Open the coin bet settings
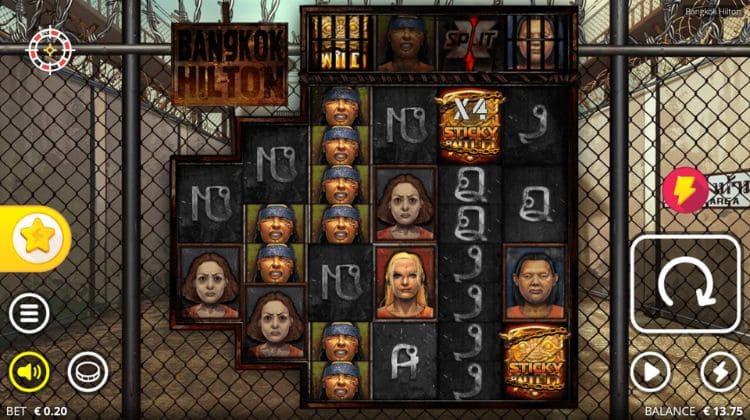This screenshot has height=420, width=750. coord(87,373)
